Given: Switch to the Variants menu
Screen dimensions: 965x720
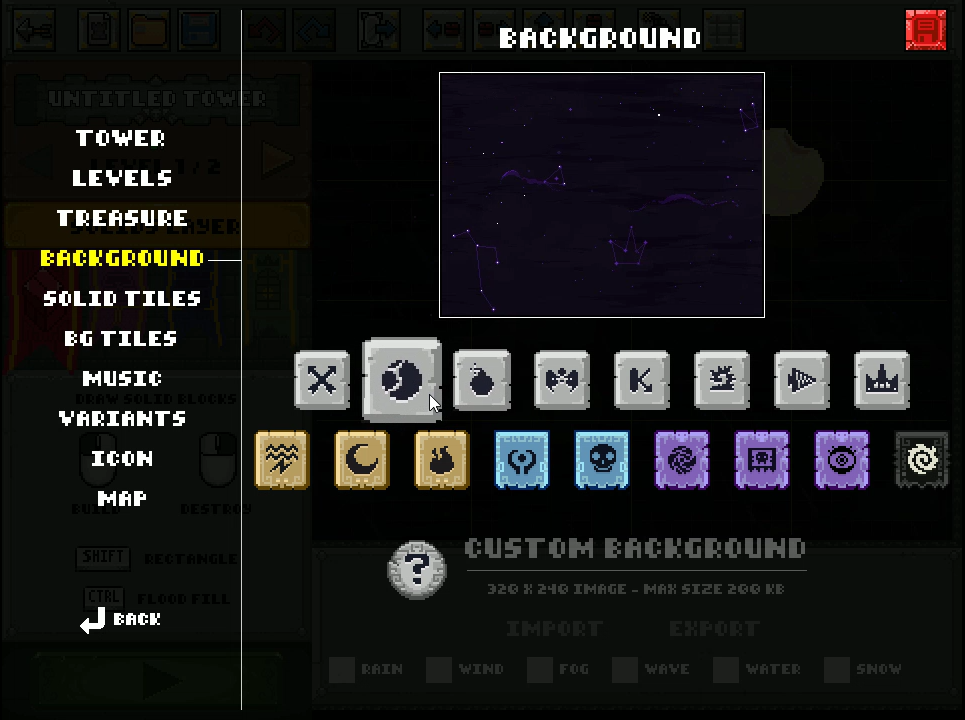Looking at the screenshot, I should point(122,418).
